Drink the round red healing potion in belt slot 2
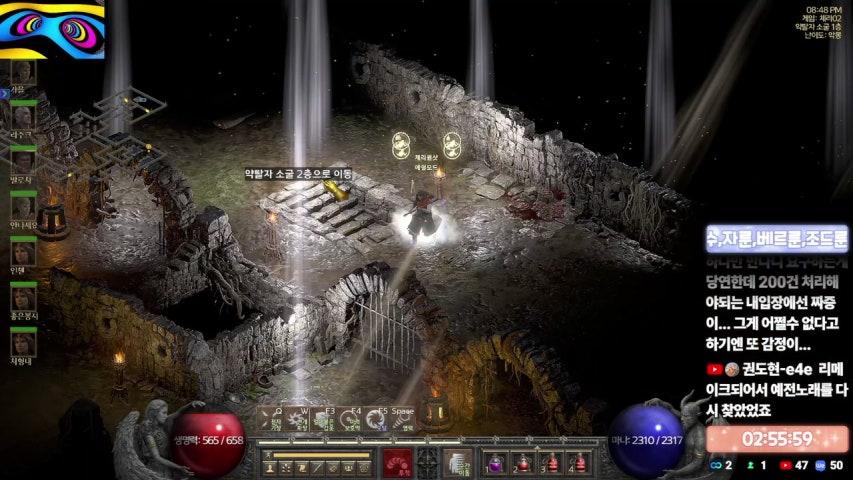This screenshot has height=480, width=853. (x=522, y=463)
